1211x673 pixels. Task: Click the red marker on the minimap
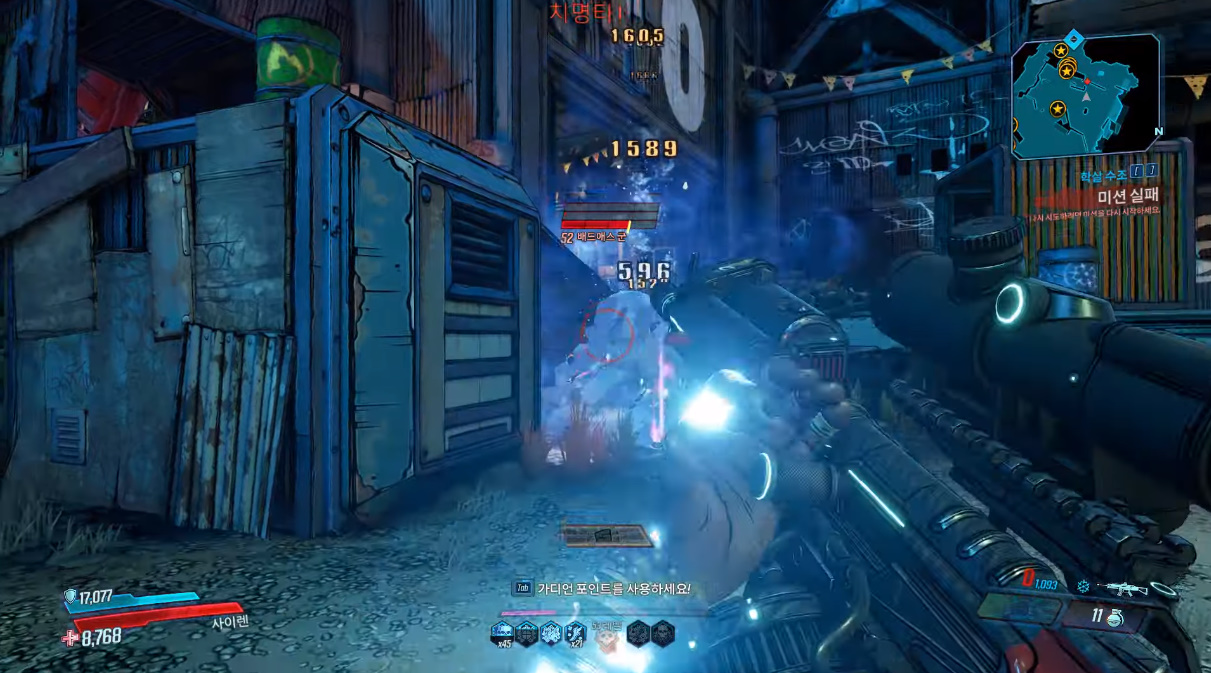tap(1087, 81)
